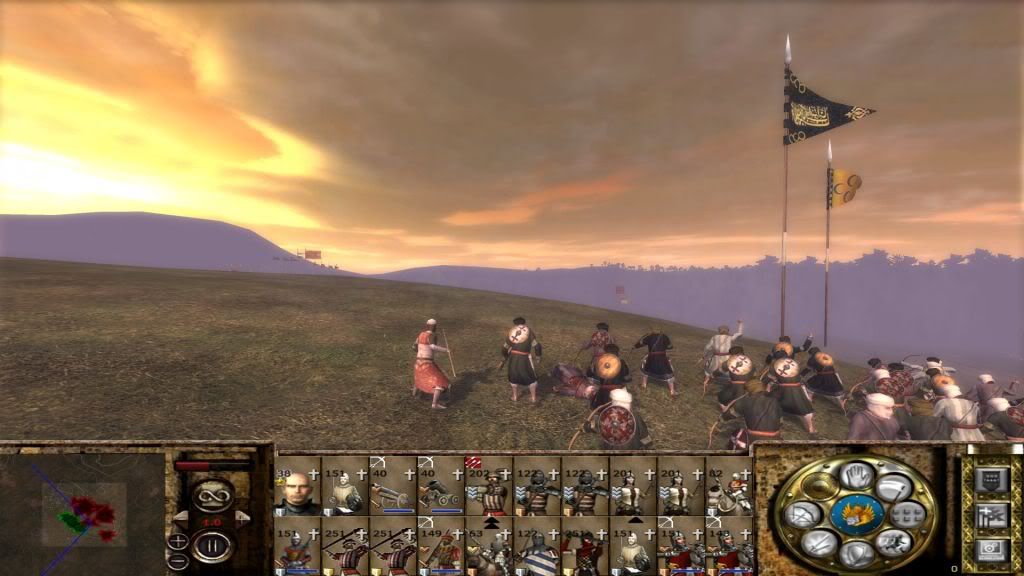Open the unit formation grid command

coord(906,515)
